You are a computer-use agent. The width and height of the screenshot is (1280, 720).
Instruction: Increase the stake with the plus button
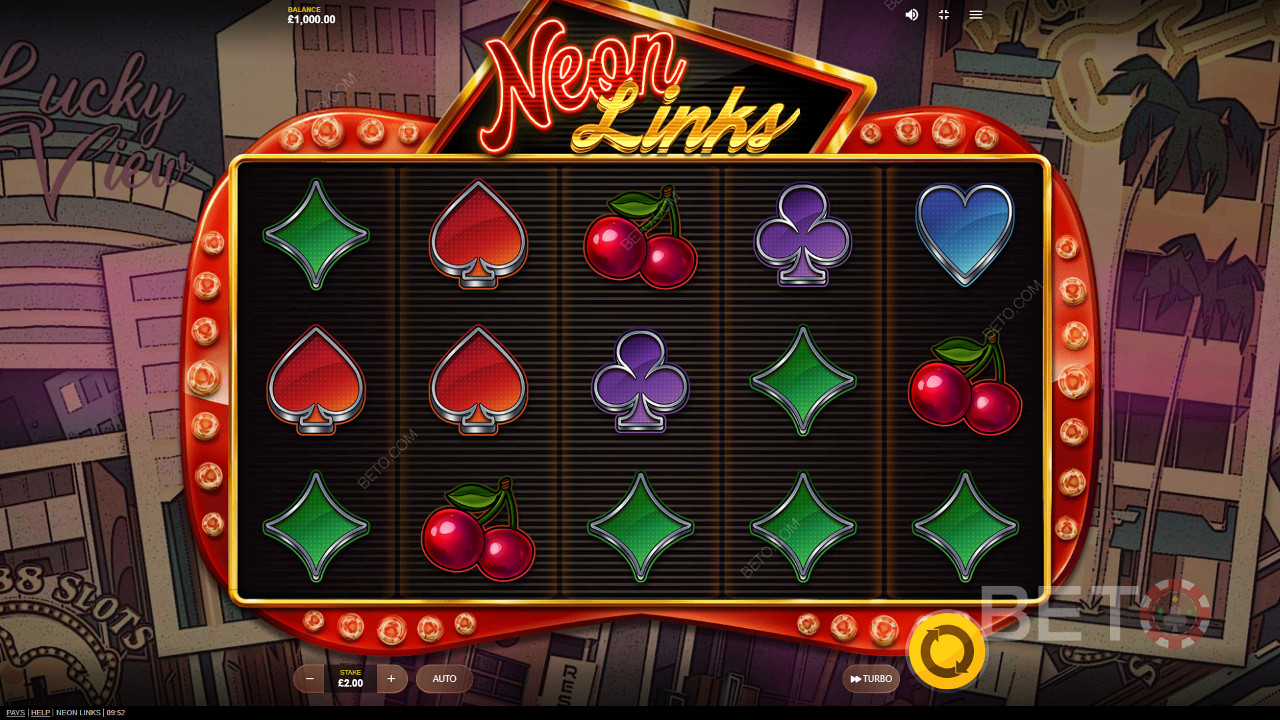(391, 679)
